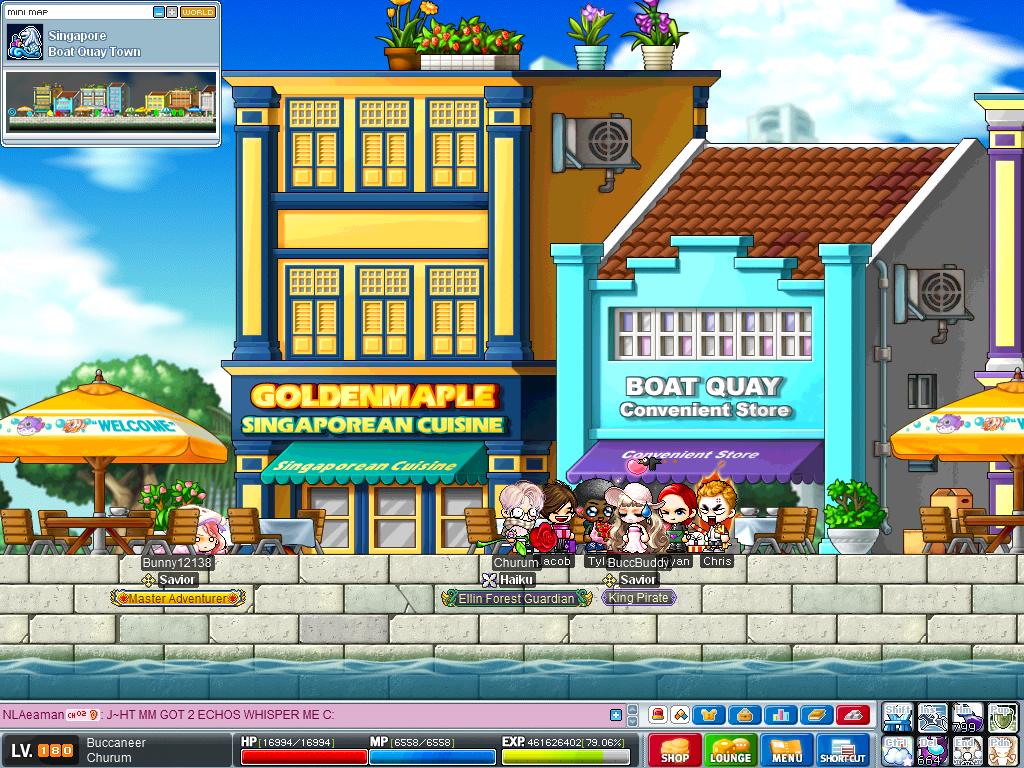This screenshot has width=1024, height=768.
Task: Use the Hm quickslot item with 799
Action: [966, 717]
